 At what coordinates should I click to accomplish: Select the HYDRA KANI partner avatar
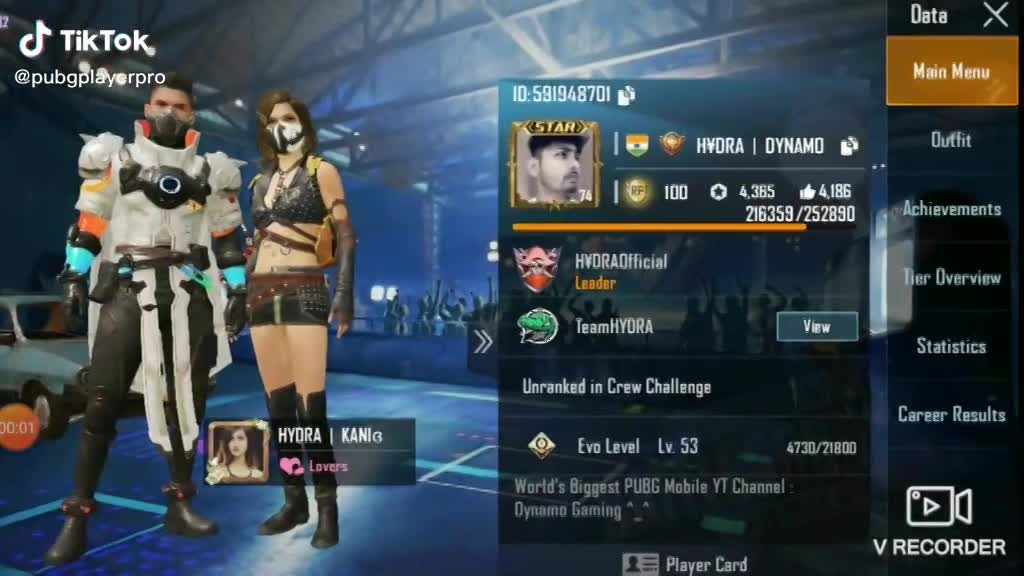click(237, 453)
